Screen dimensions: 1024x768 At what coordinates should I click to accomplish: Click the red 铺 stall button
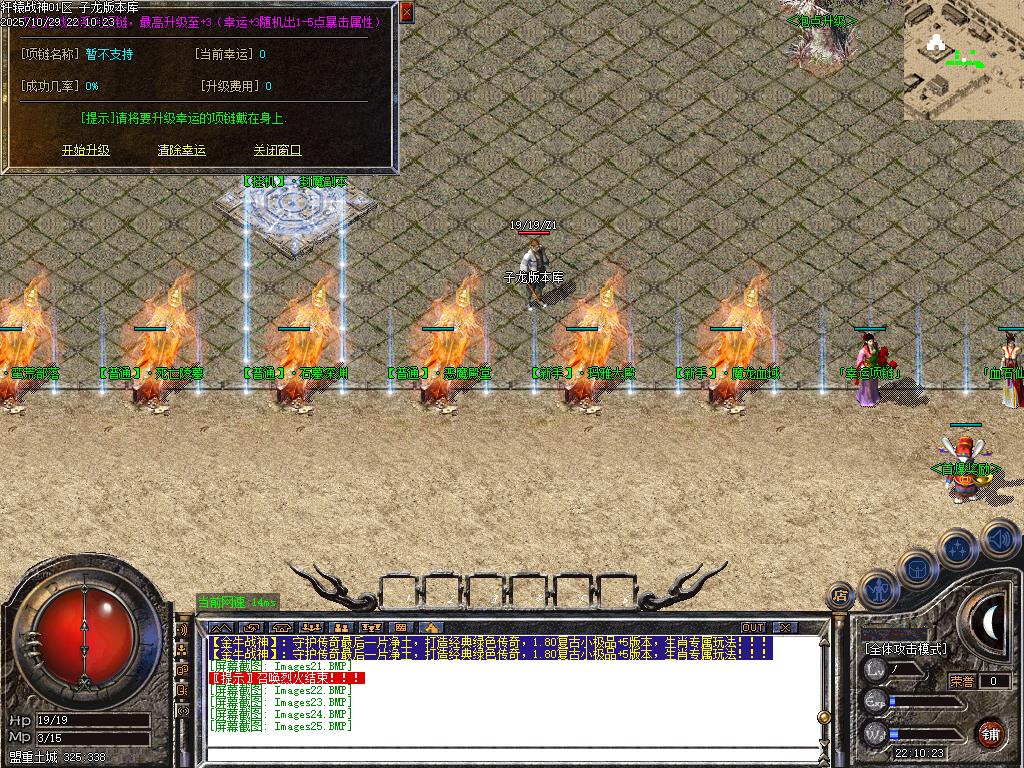coord(990,733)
